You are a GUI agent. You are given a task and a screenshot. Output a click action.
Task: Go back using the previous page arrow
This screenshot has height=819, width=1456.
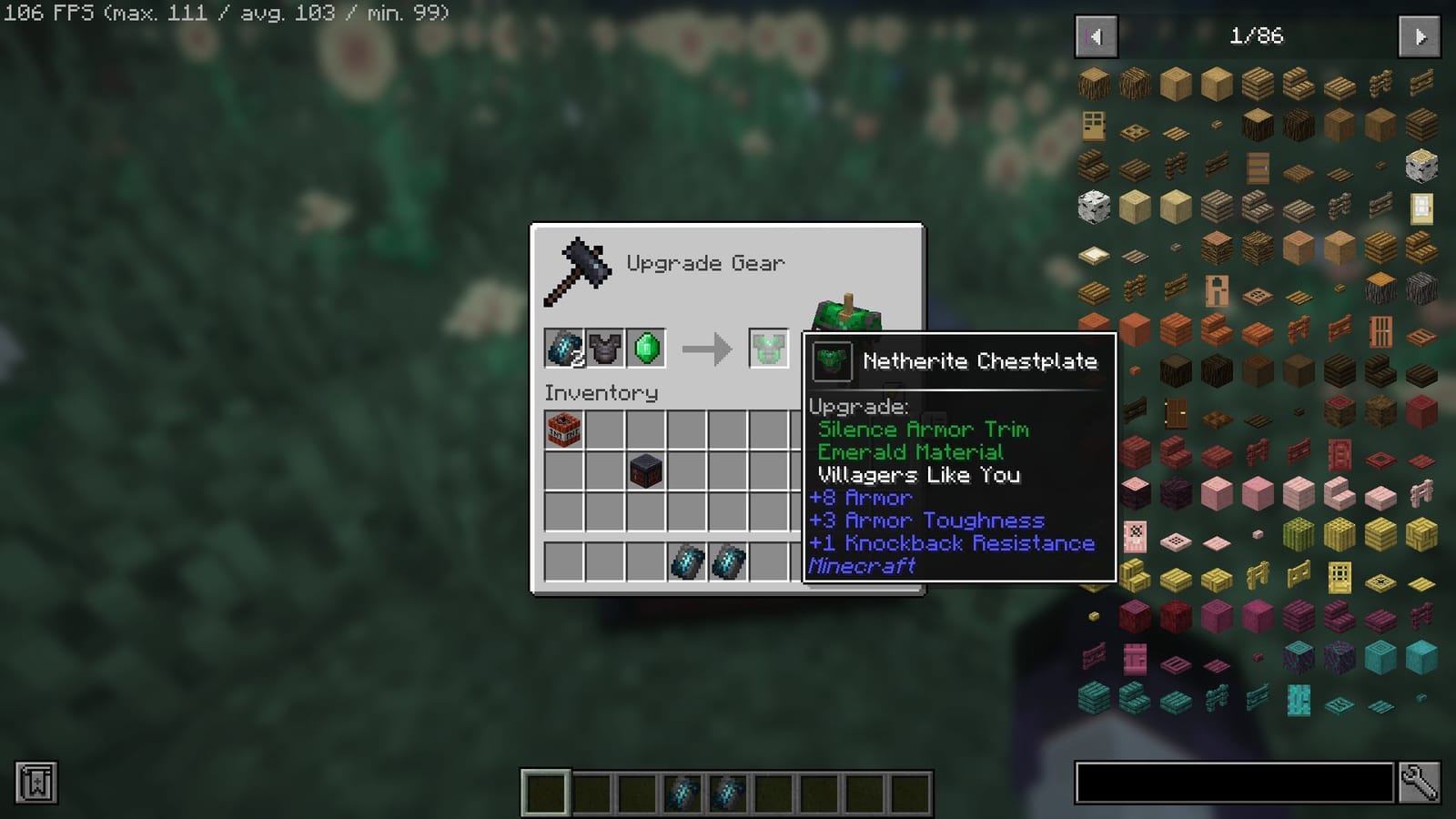coord(1096,36)
